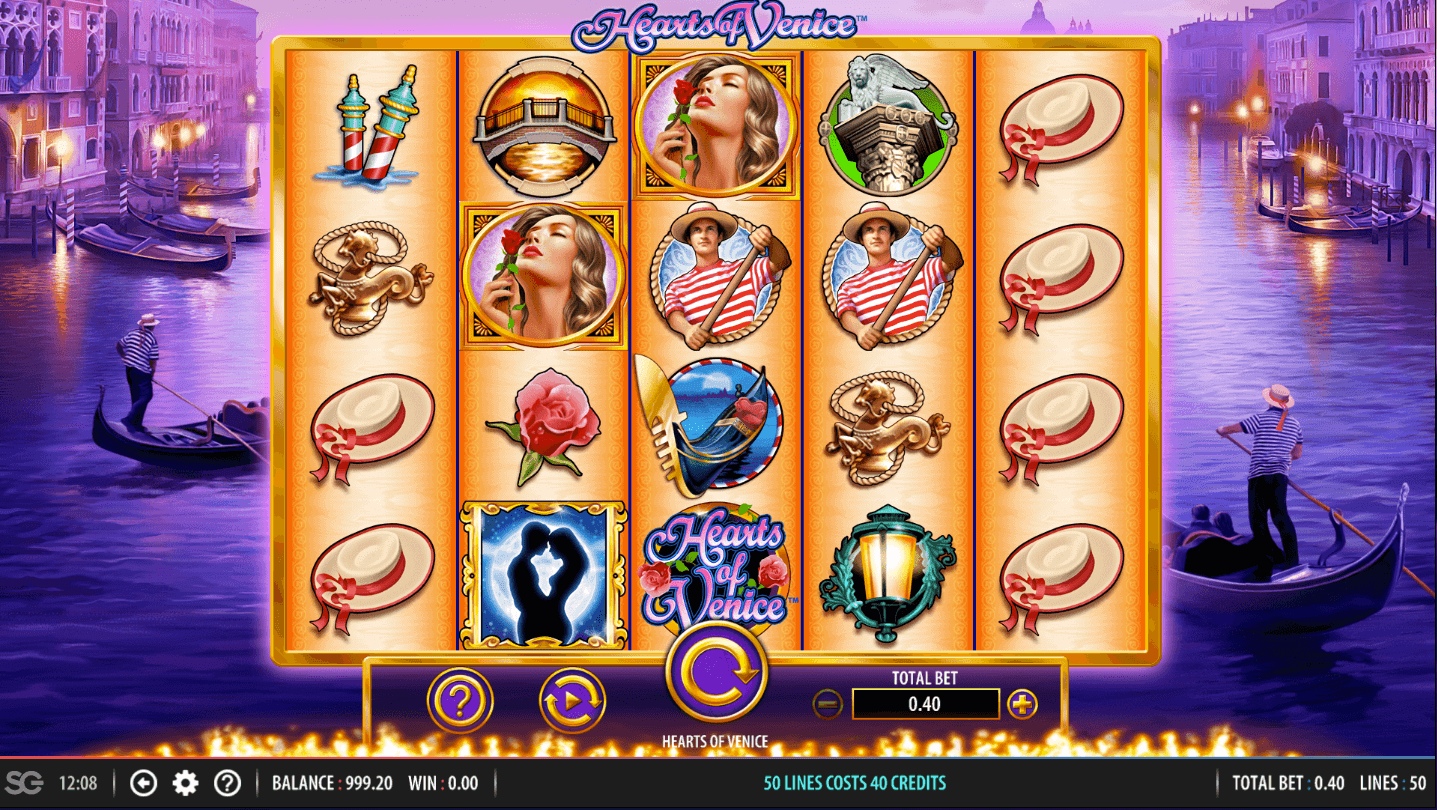Go back using the bottom bar arrow icon

[x=144, y=783]
